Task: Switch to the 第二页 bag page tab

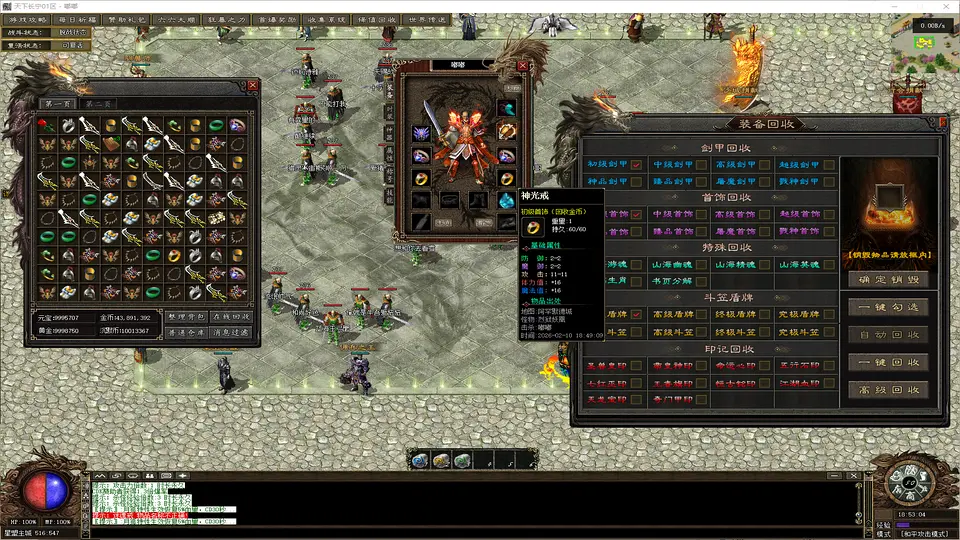Action: pos(99,104)
